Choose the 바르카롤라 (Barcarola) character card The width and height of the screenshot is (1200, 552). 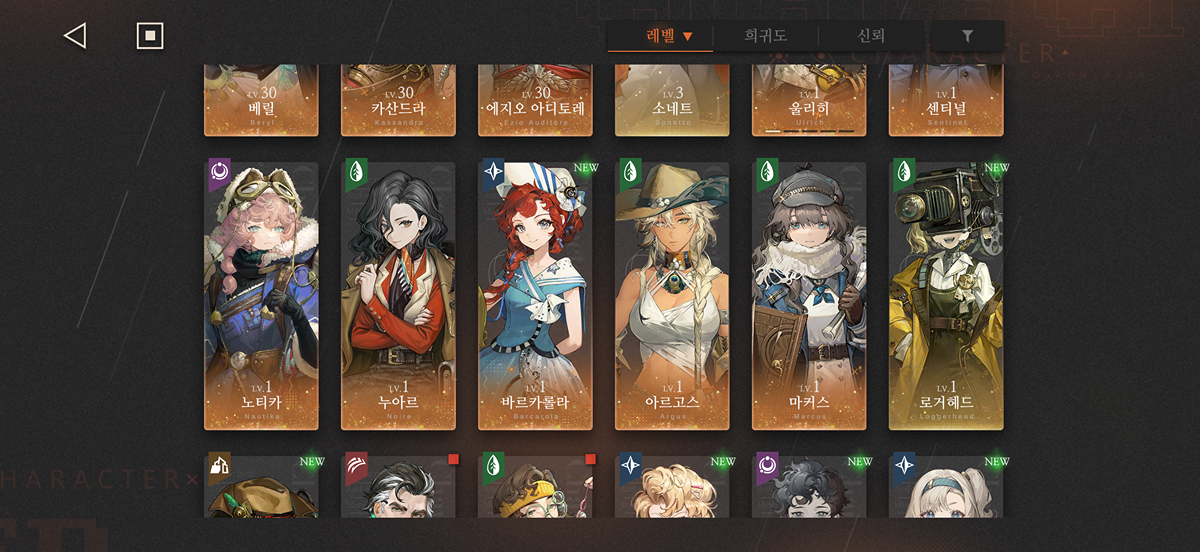tap(535, 295)
